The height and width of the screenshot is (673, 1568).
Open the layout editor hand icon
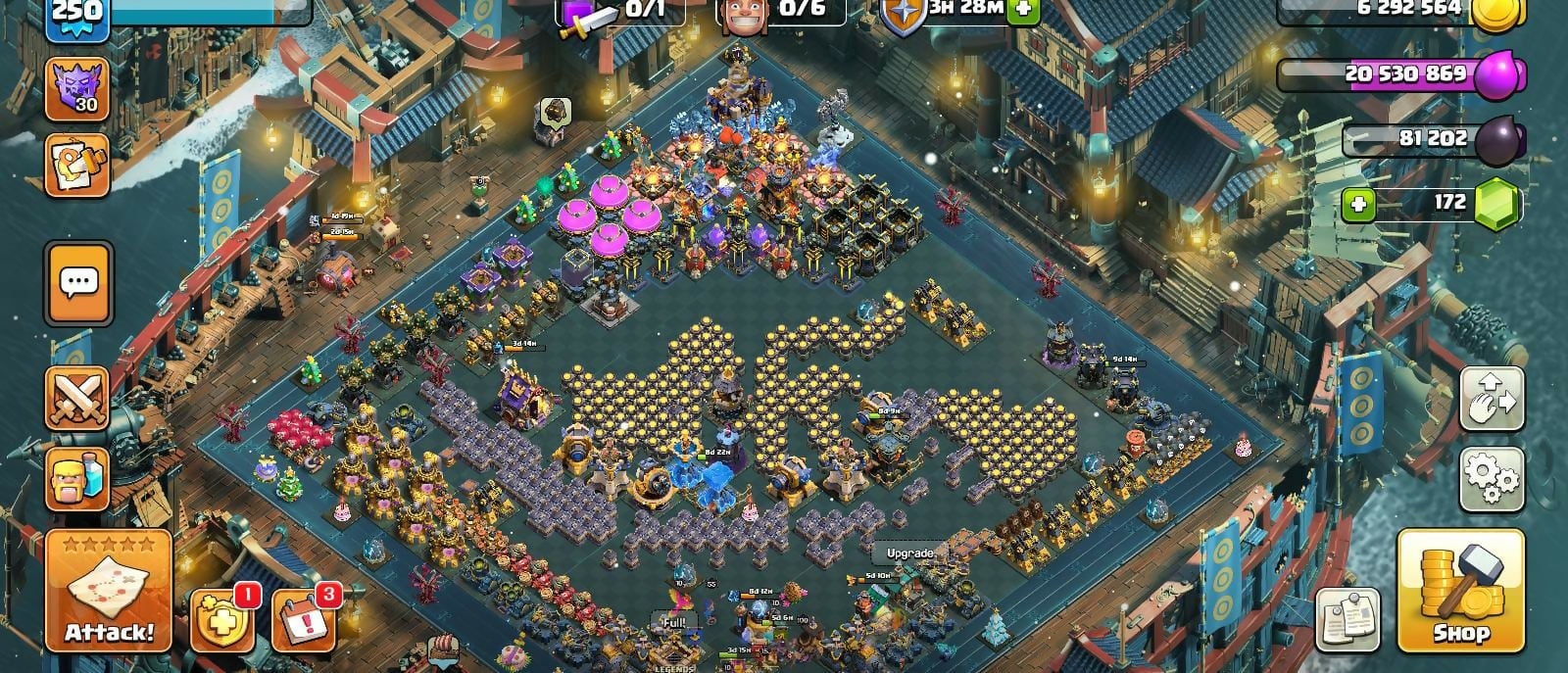click(1492, 399)
